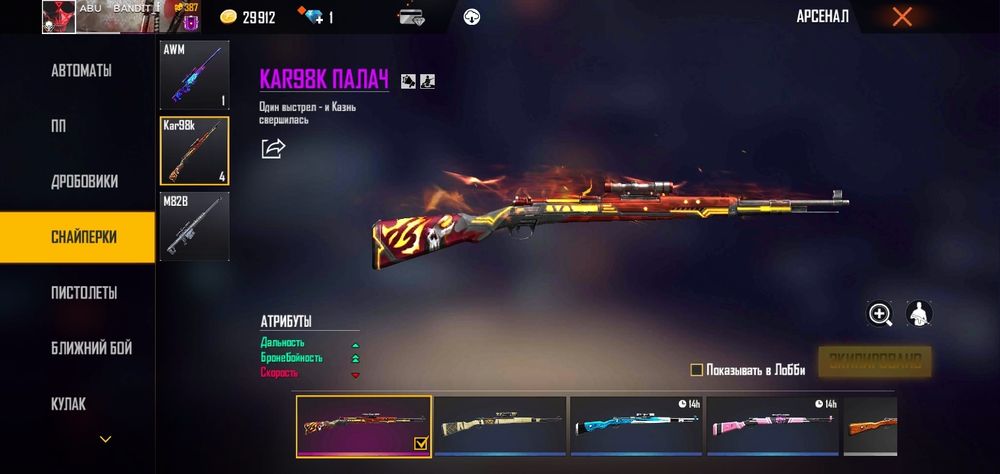Open the Кулак category
The height and width of the screenshot is (474, 1000).
pyautogui.click(x=69, y=404)
